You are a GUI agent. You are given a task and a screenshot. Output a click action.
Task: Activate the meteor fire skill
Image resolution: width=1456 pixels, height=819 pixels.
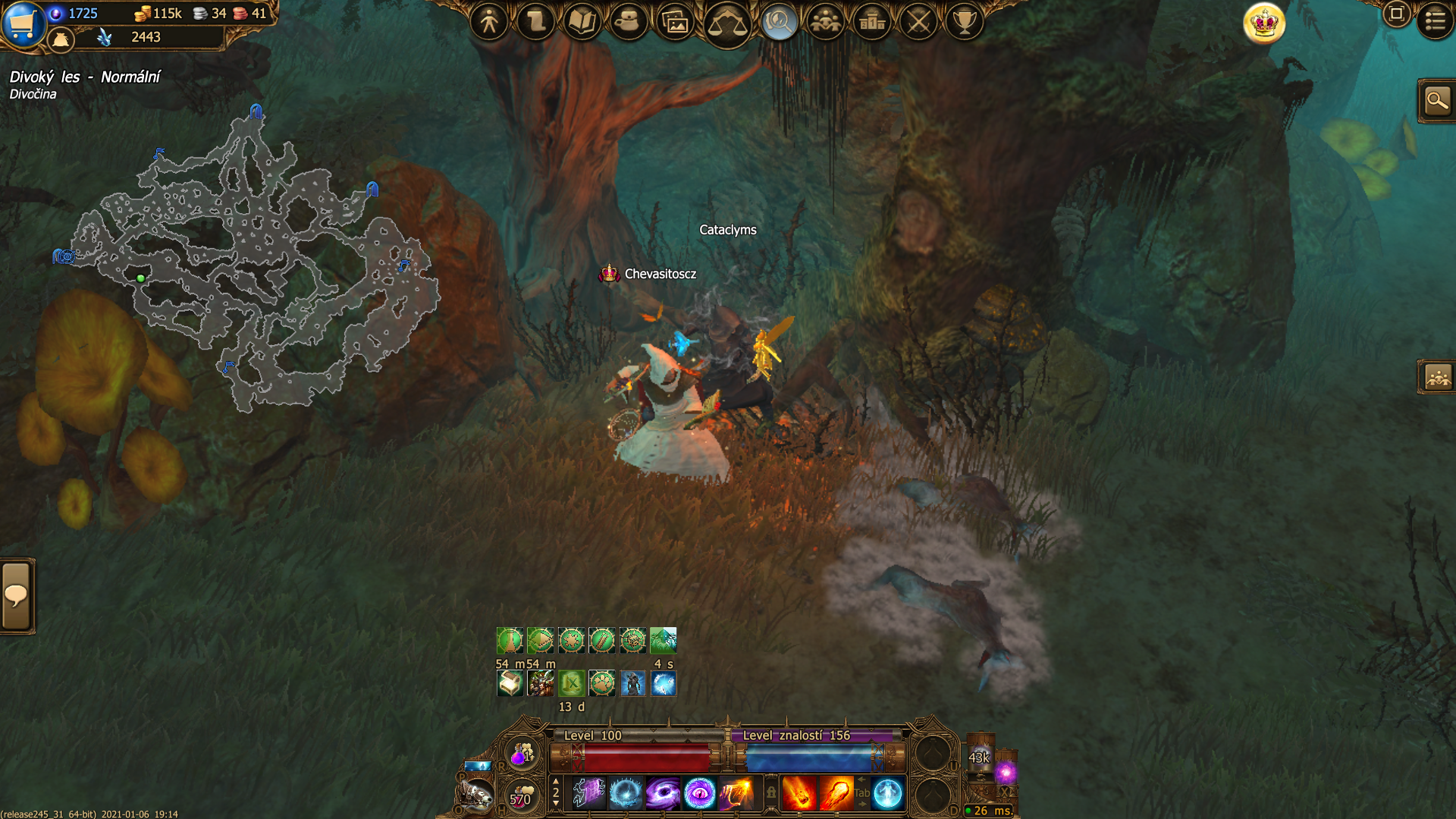tap(799, 794)
